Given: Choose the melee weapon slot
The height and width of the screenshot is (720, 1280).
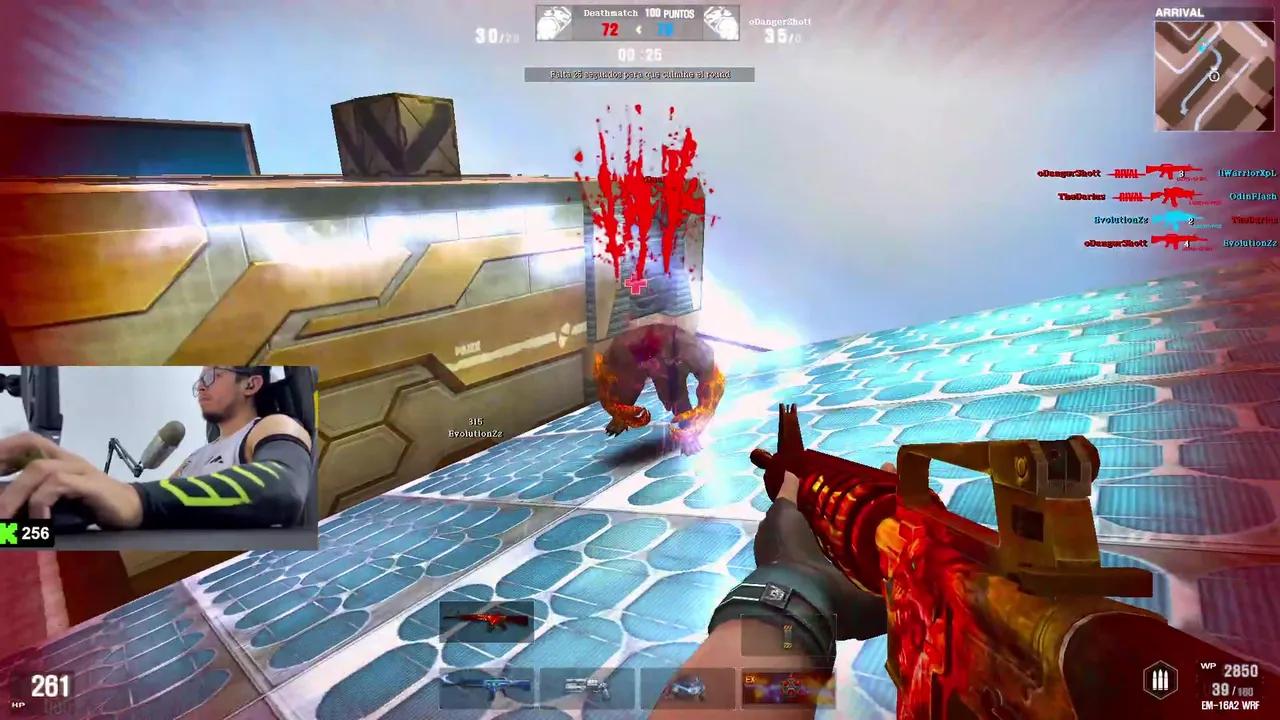Looking at the screenshot, I should [687, 687].
